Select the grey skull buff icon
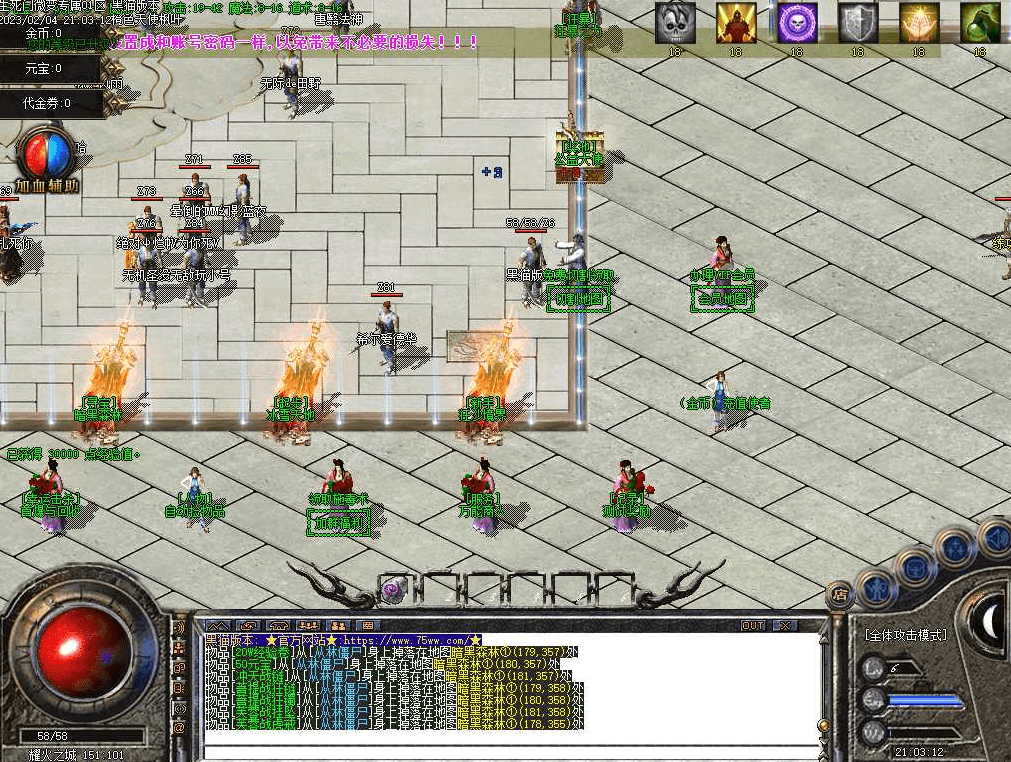This screenshot has height=762, width=1011. click(x=675, y=23)
